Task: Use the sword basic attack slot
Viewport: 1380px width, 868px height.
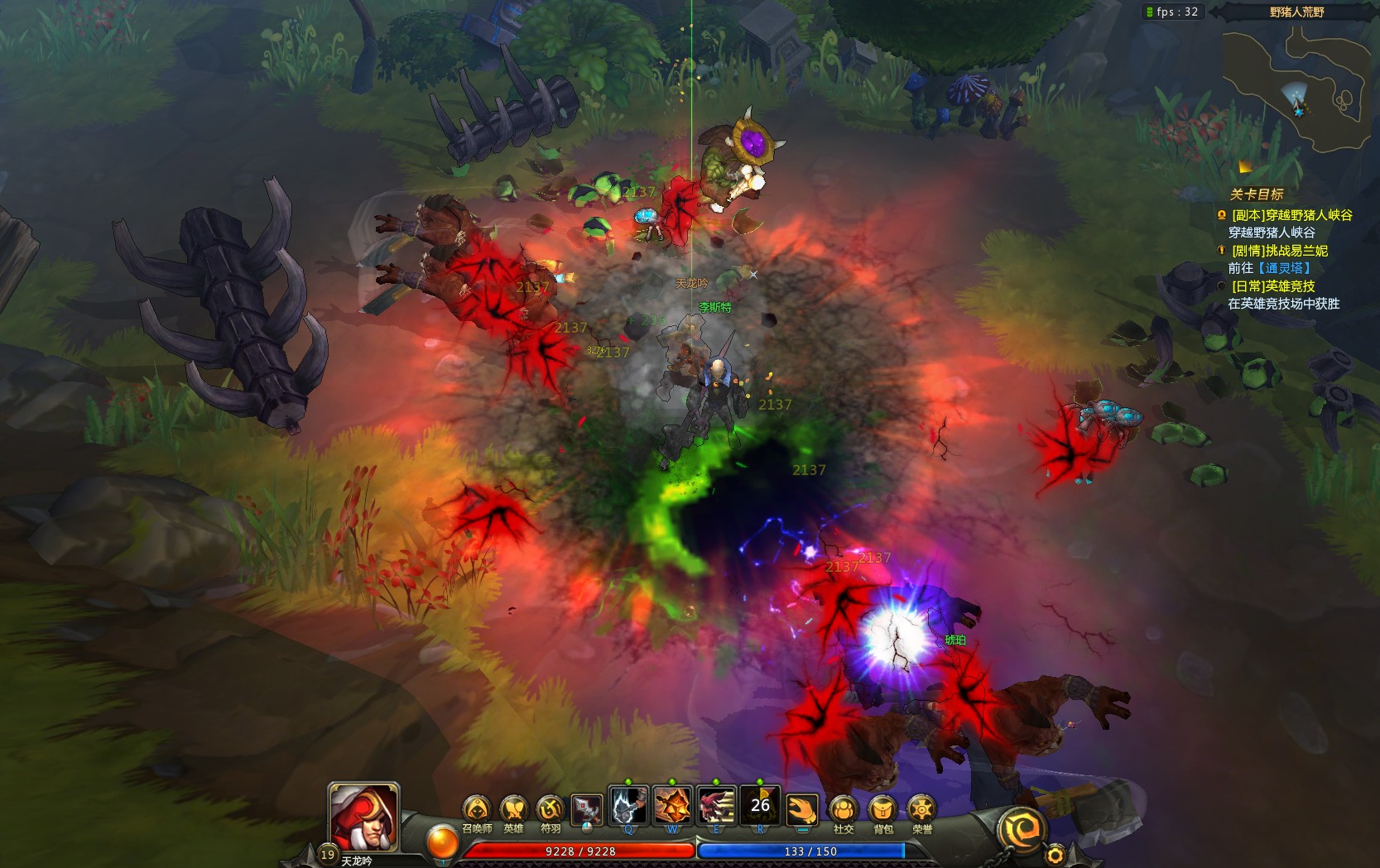Action: (x=586, y=808)
